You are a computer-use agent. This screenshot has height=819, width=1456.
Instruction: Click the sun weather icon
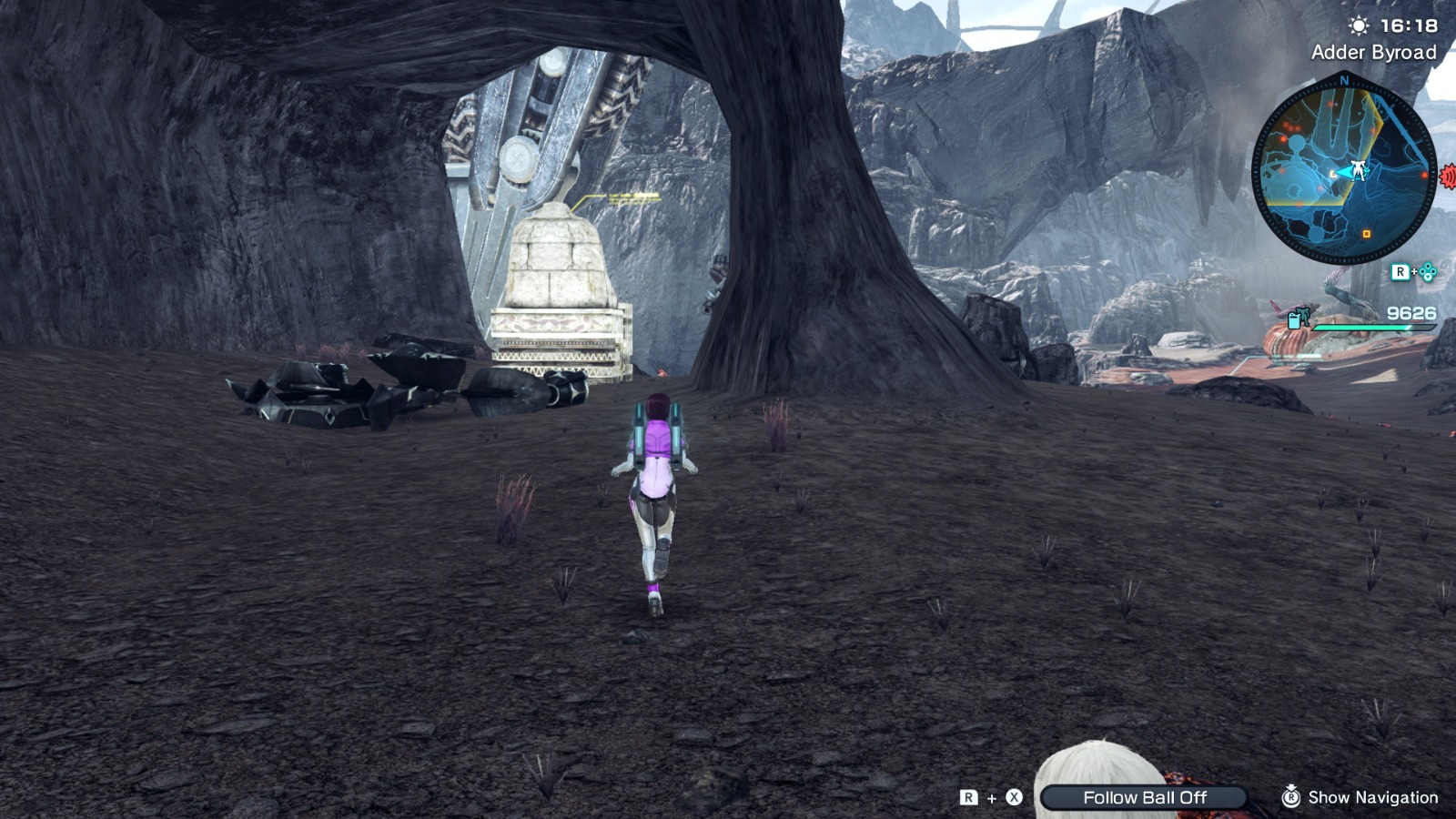click(x=1359, y=25)
